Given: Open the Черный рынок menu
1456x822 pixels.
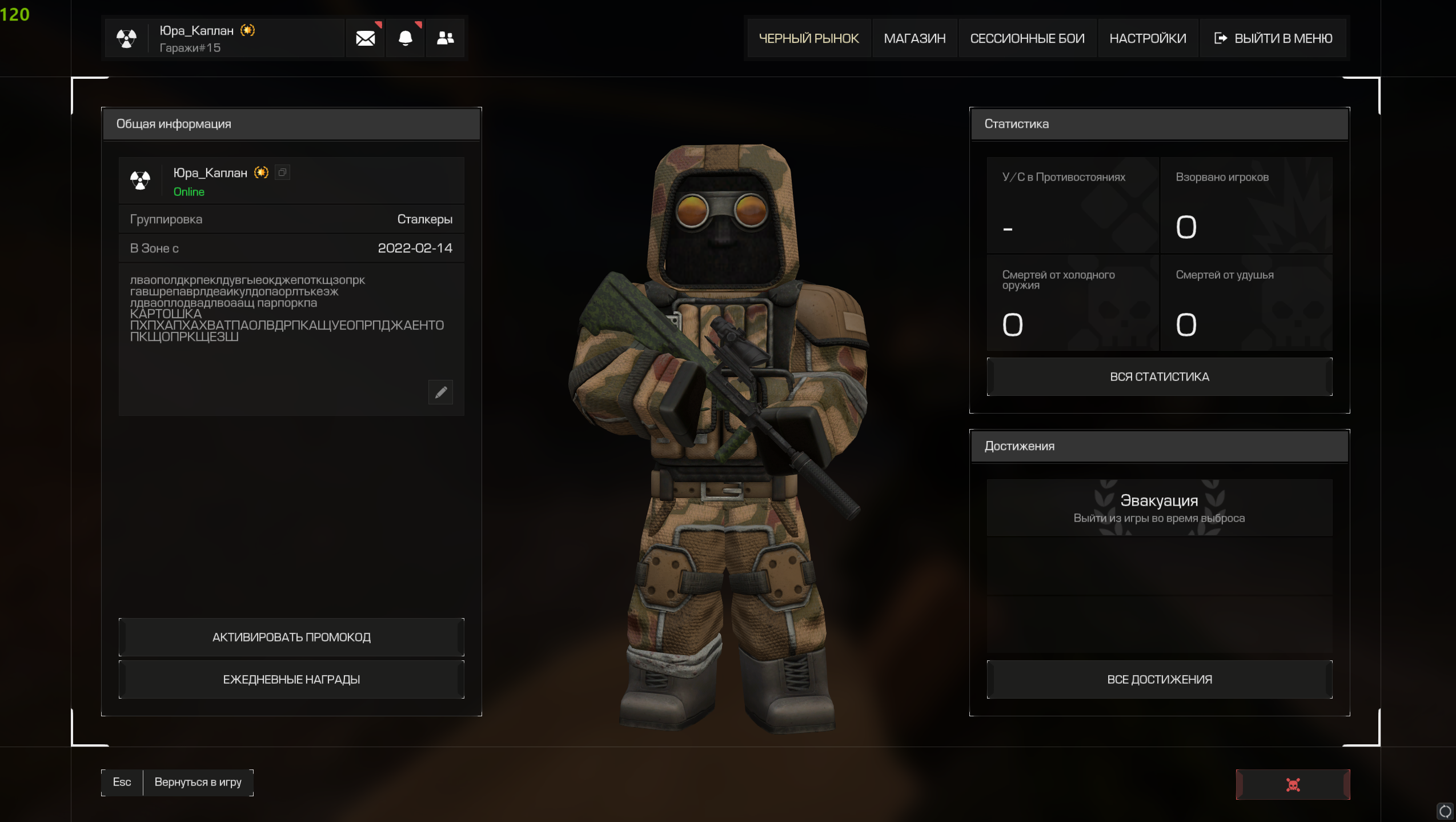Looking at the screenshot, I should (808, 38).
